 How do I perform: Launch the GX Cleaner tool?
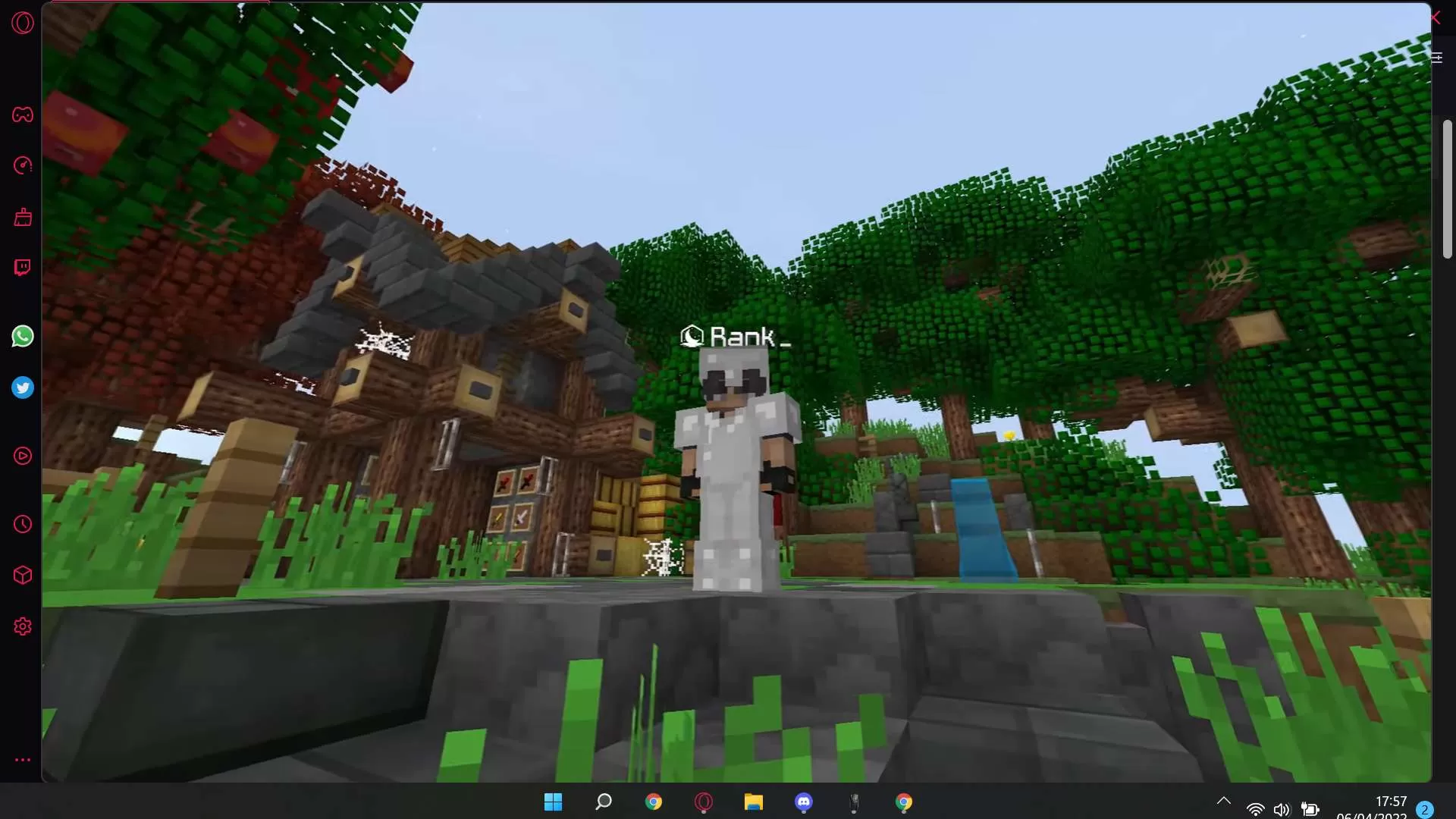point(23,218)
